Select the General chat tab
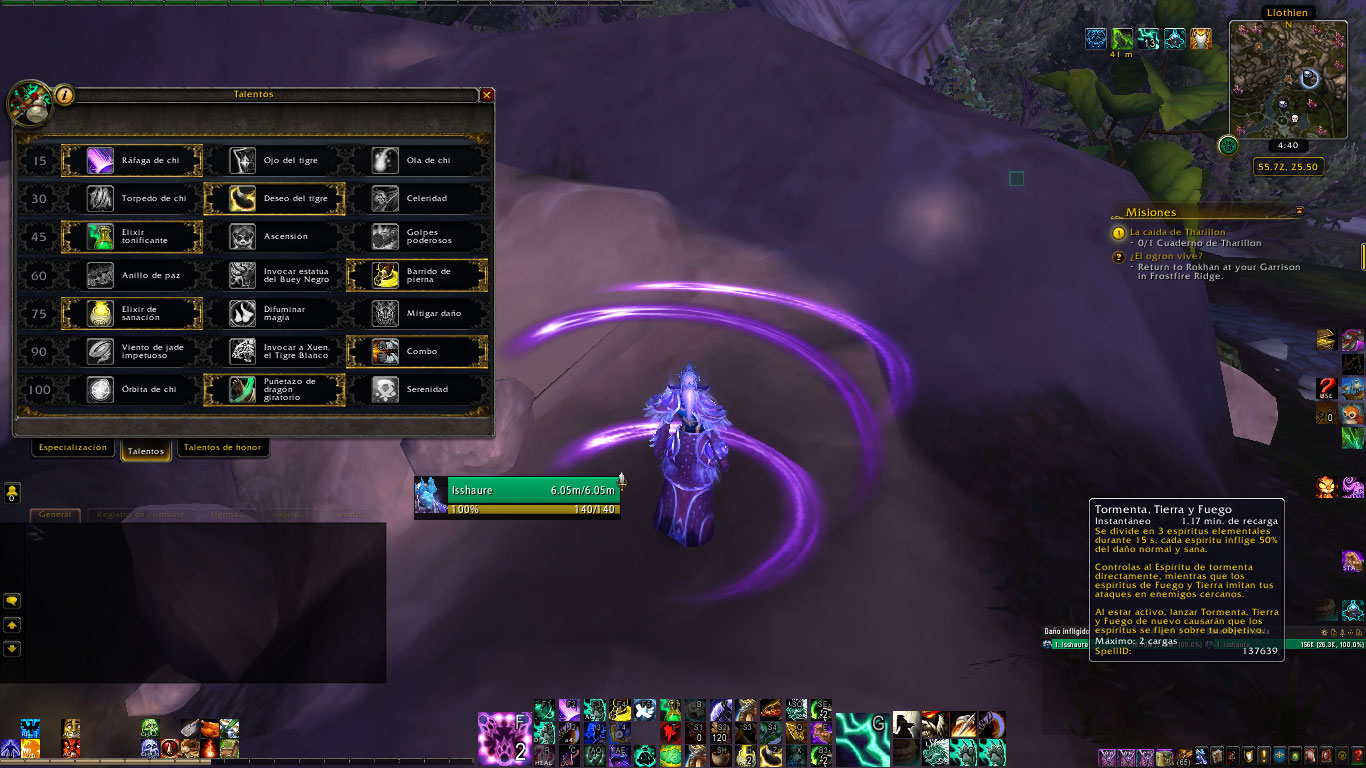 tap(54, 514)
